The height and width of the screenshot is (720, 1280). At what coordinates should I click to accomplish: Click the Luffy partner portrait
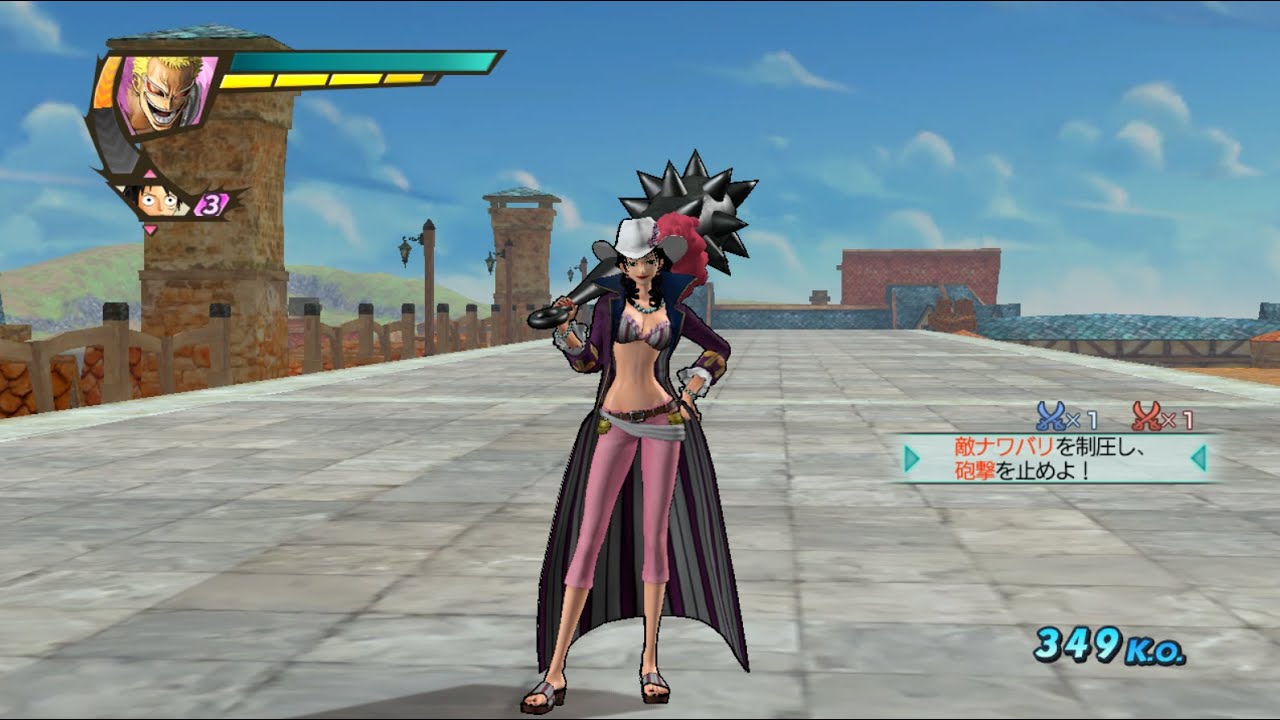[160, 200]
